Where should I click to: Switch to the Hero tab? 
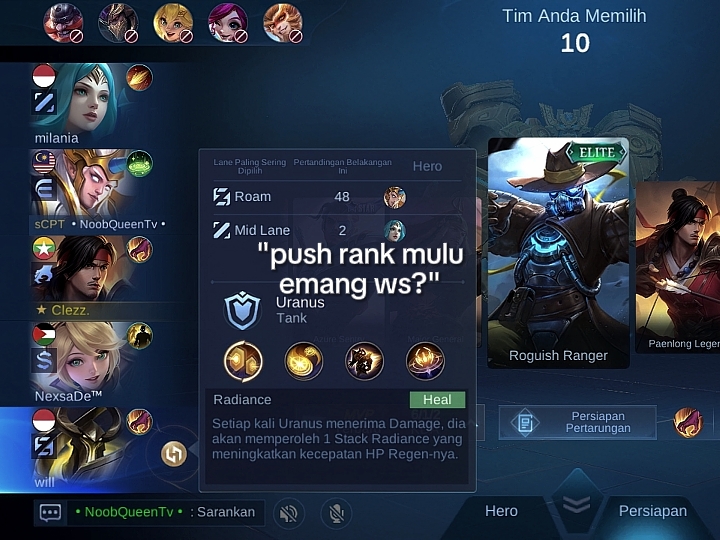pyautogui.click(x=501, y=511)
